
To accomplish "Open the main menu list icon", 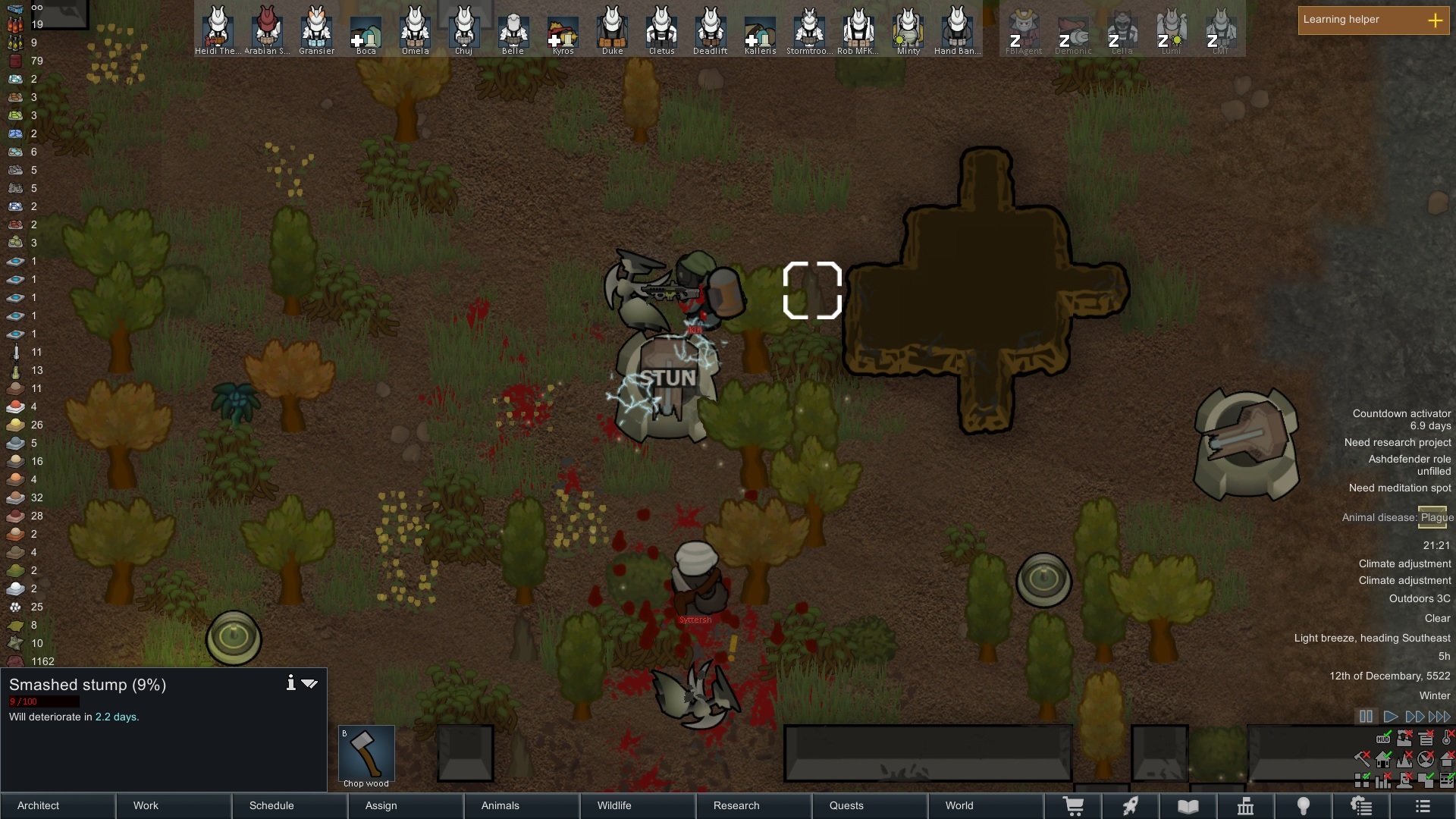I will pyautogui.click(x=1423, y=806).
